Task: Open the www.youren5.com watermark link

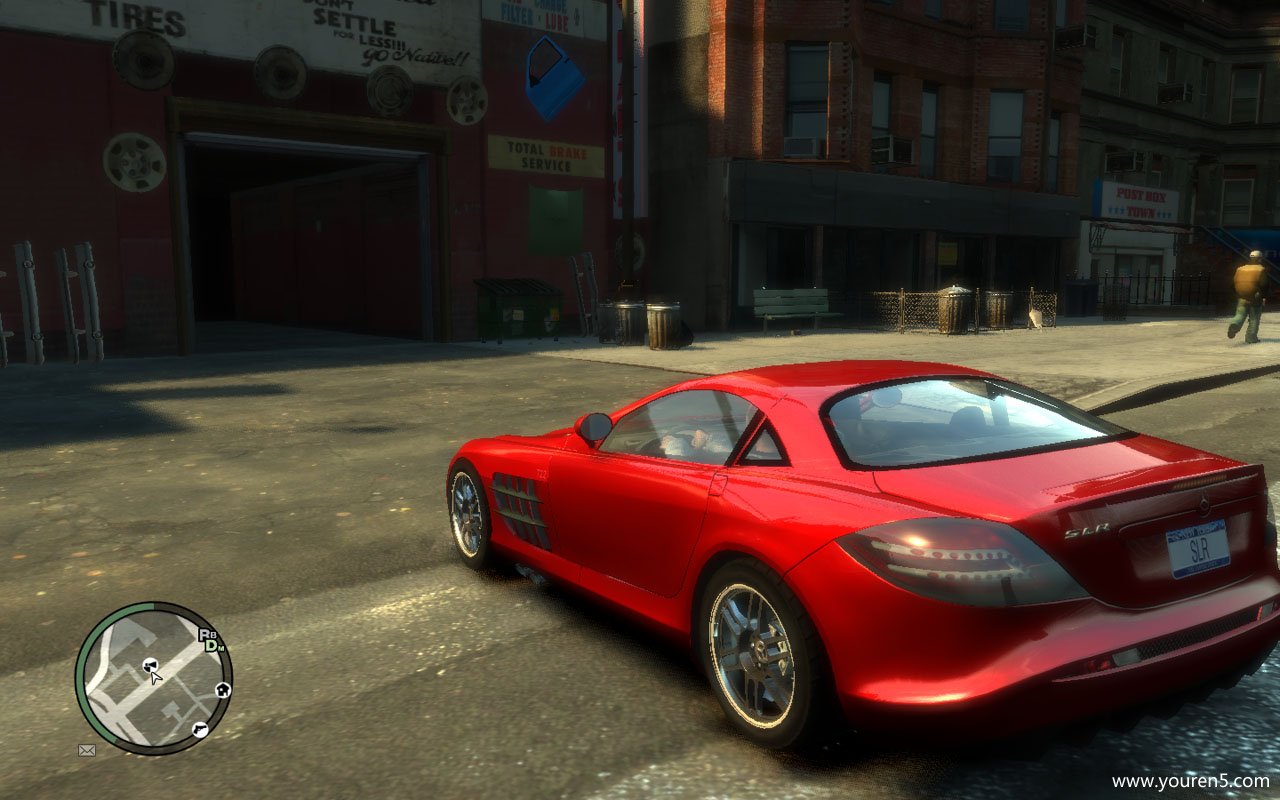Action: click(1190, 781)
